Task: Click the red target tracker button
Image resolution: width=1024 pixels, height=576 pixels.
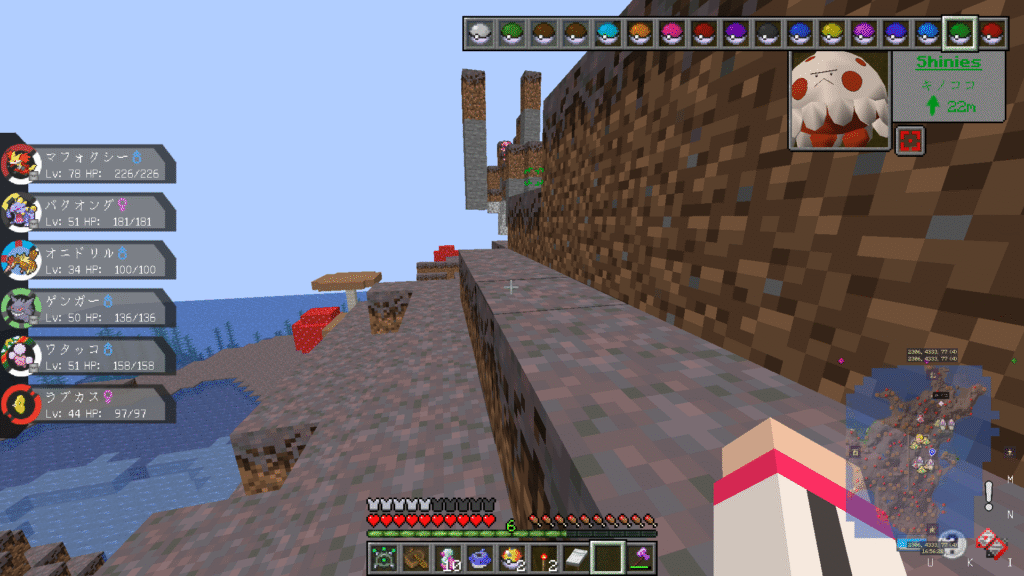Action: pyautogui.click(x=910, y=140)
